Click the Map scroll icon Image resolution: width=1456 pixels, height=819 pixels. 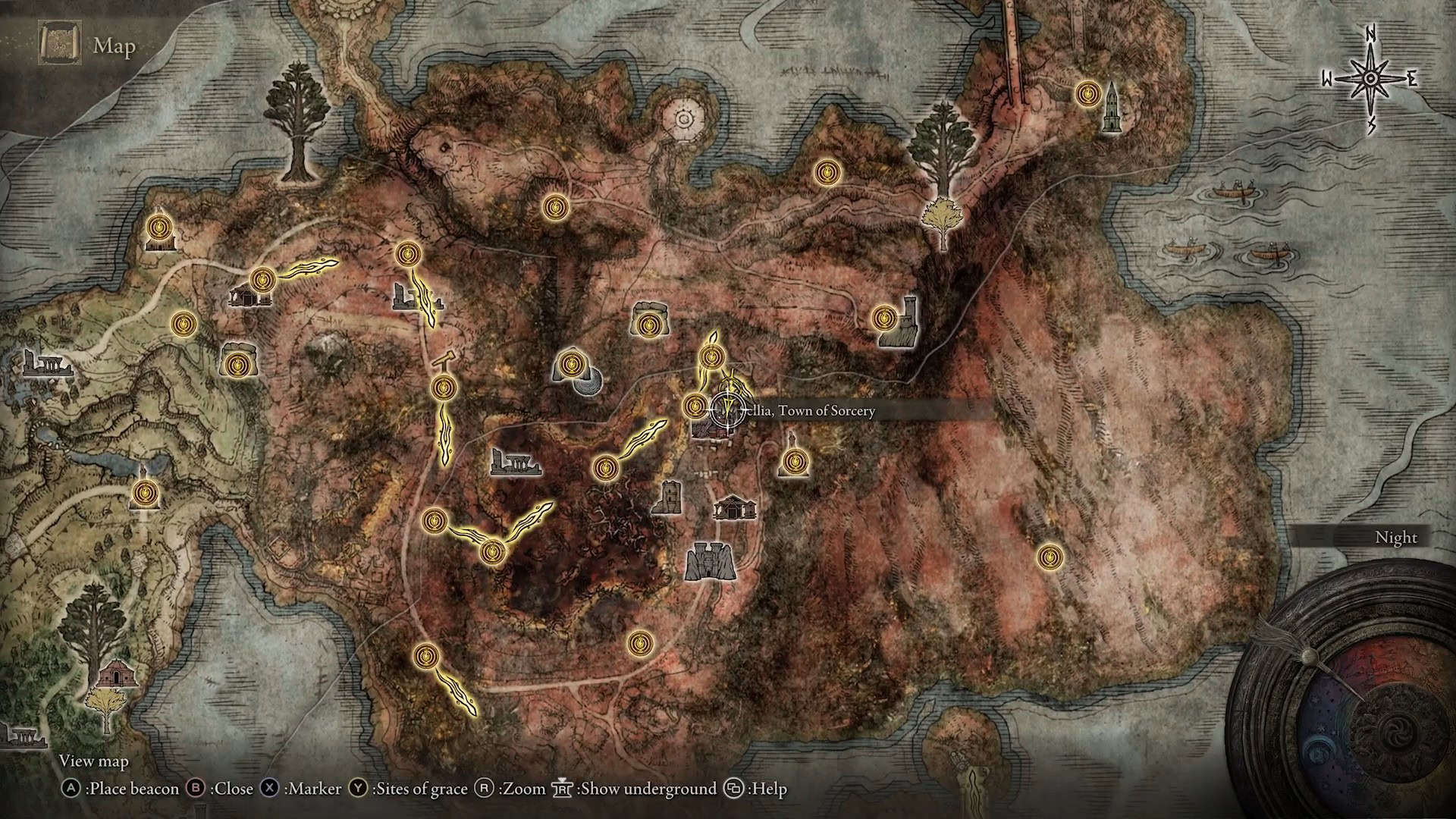(x=58, y=45)
